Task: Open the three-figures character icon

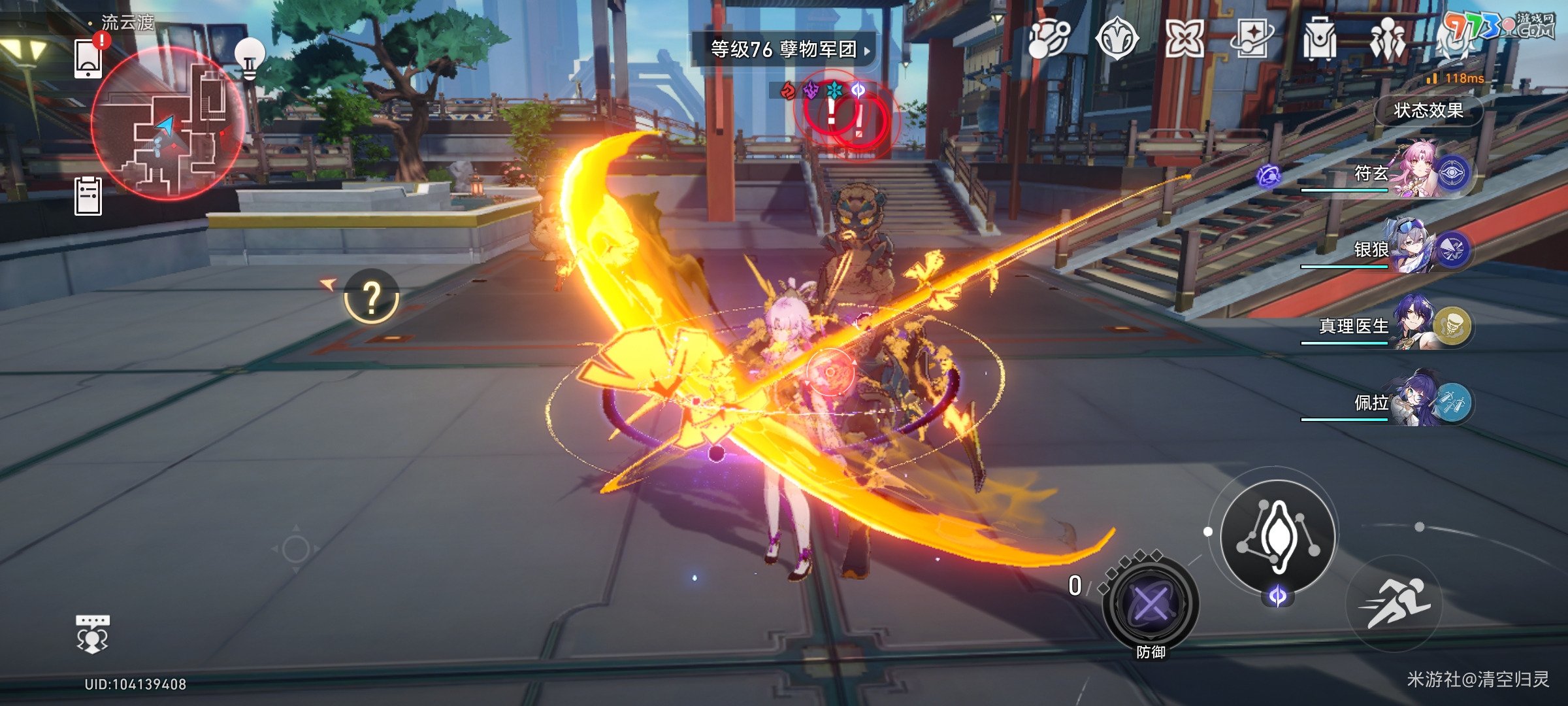Action: 1387,39
